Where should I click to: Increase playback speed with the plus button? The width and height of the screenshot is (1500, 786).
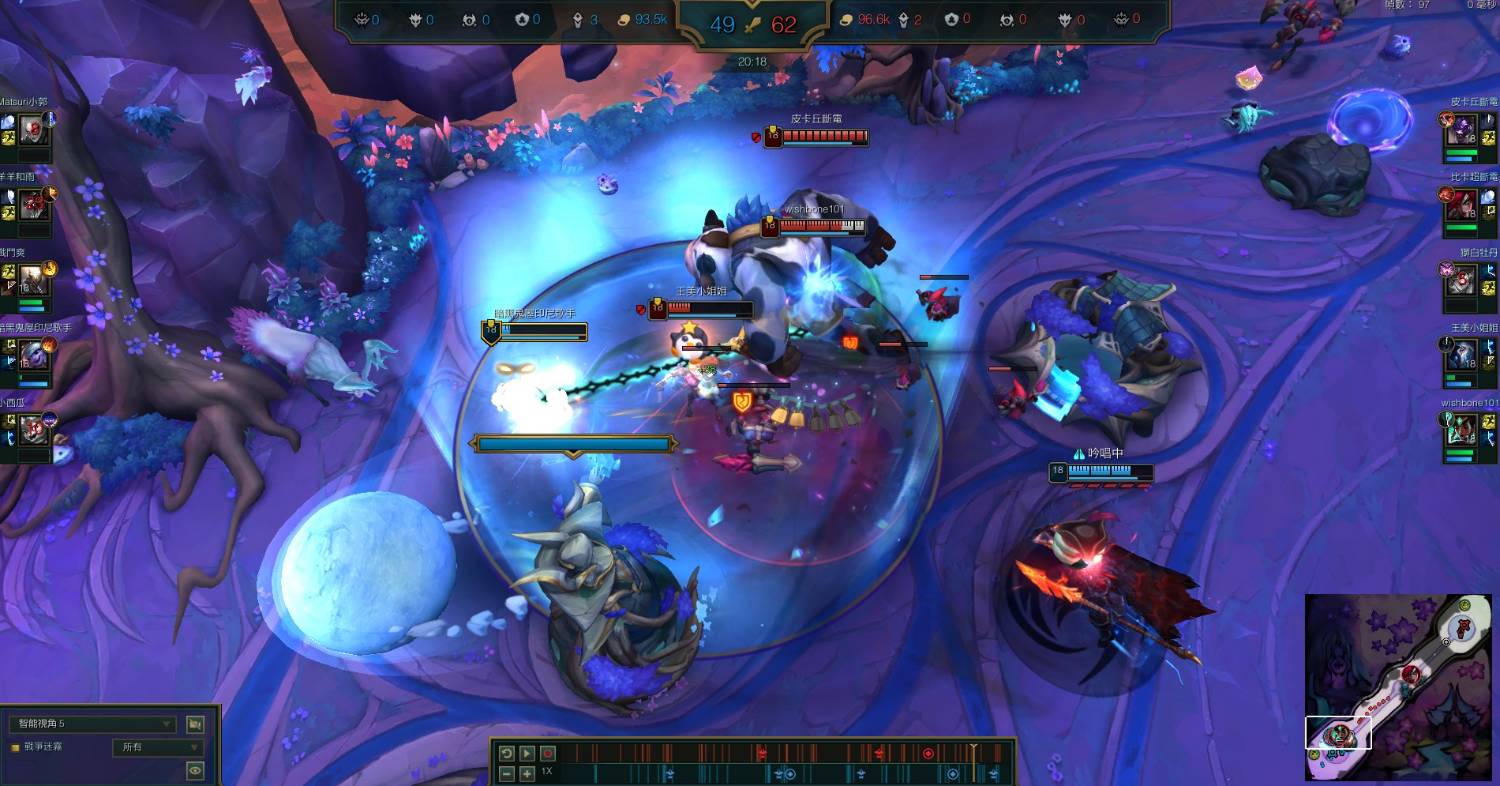pos(527,773)
